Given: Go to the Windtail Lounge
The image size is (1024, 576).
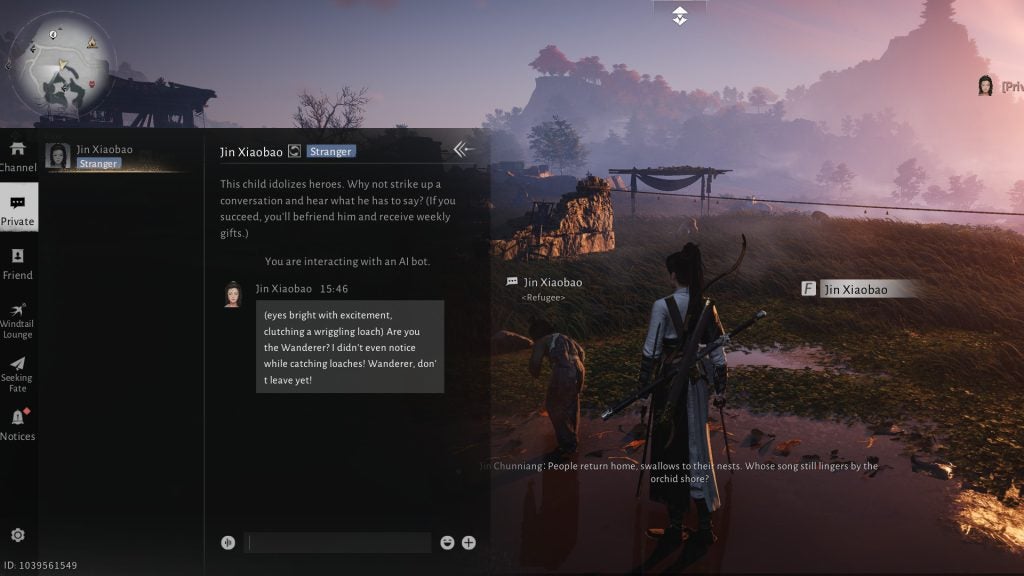Looking at the screenshot, I should pyautogui.click(x=18, y=320).
